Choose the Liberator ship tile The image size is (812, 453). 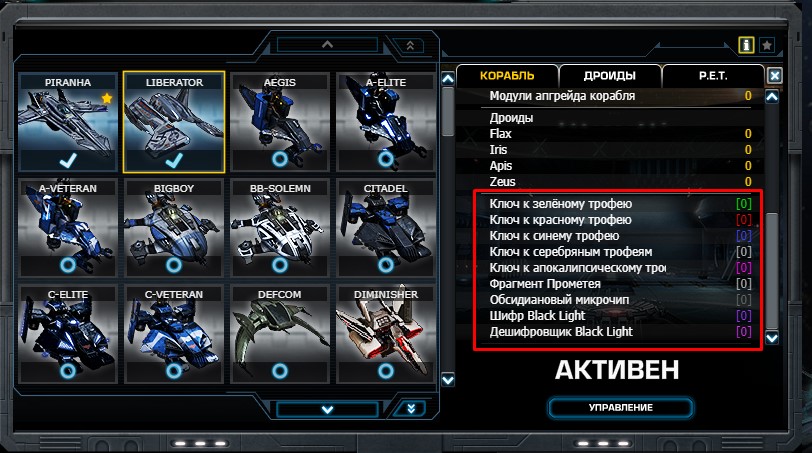pyautogui.click(x=174, y=122)
